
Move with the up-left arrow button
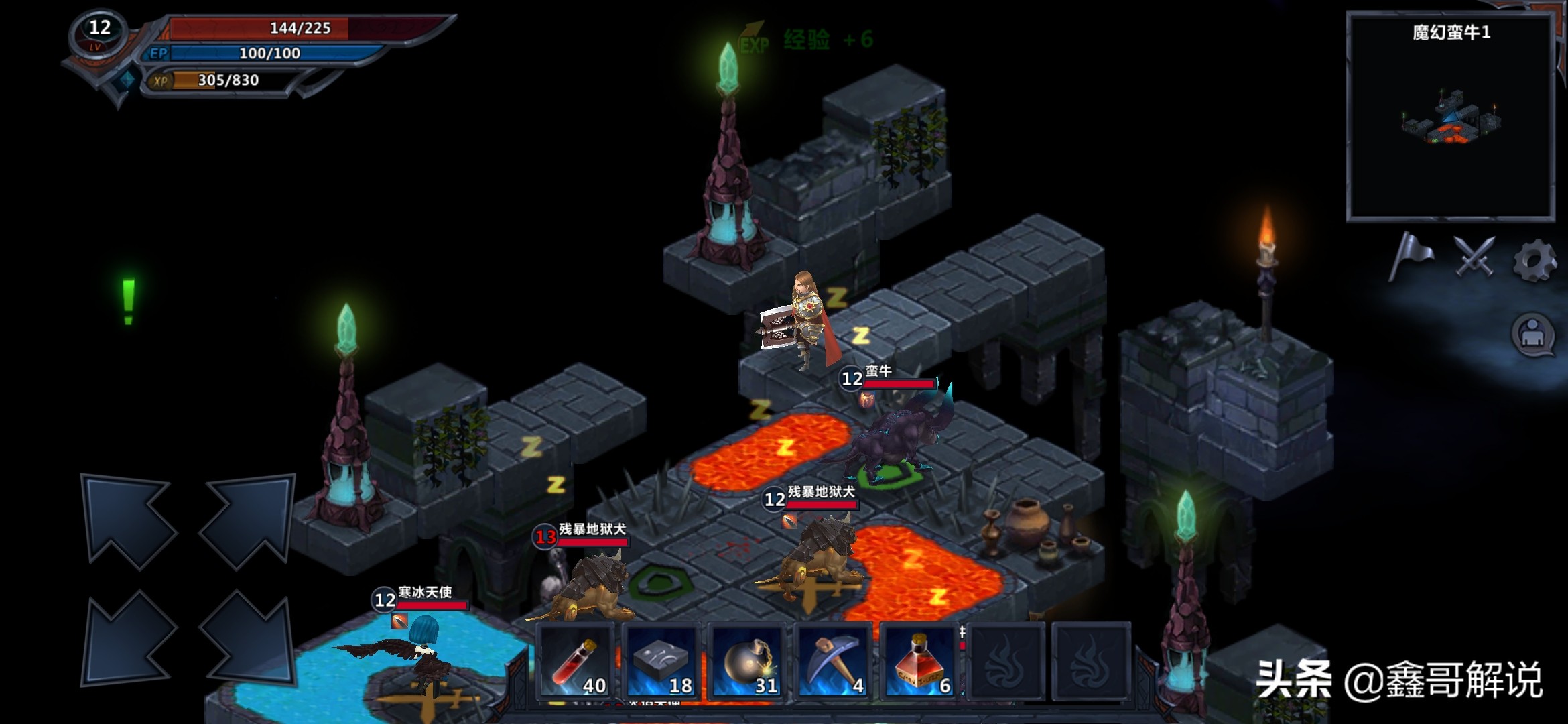127,520
